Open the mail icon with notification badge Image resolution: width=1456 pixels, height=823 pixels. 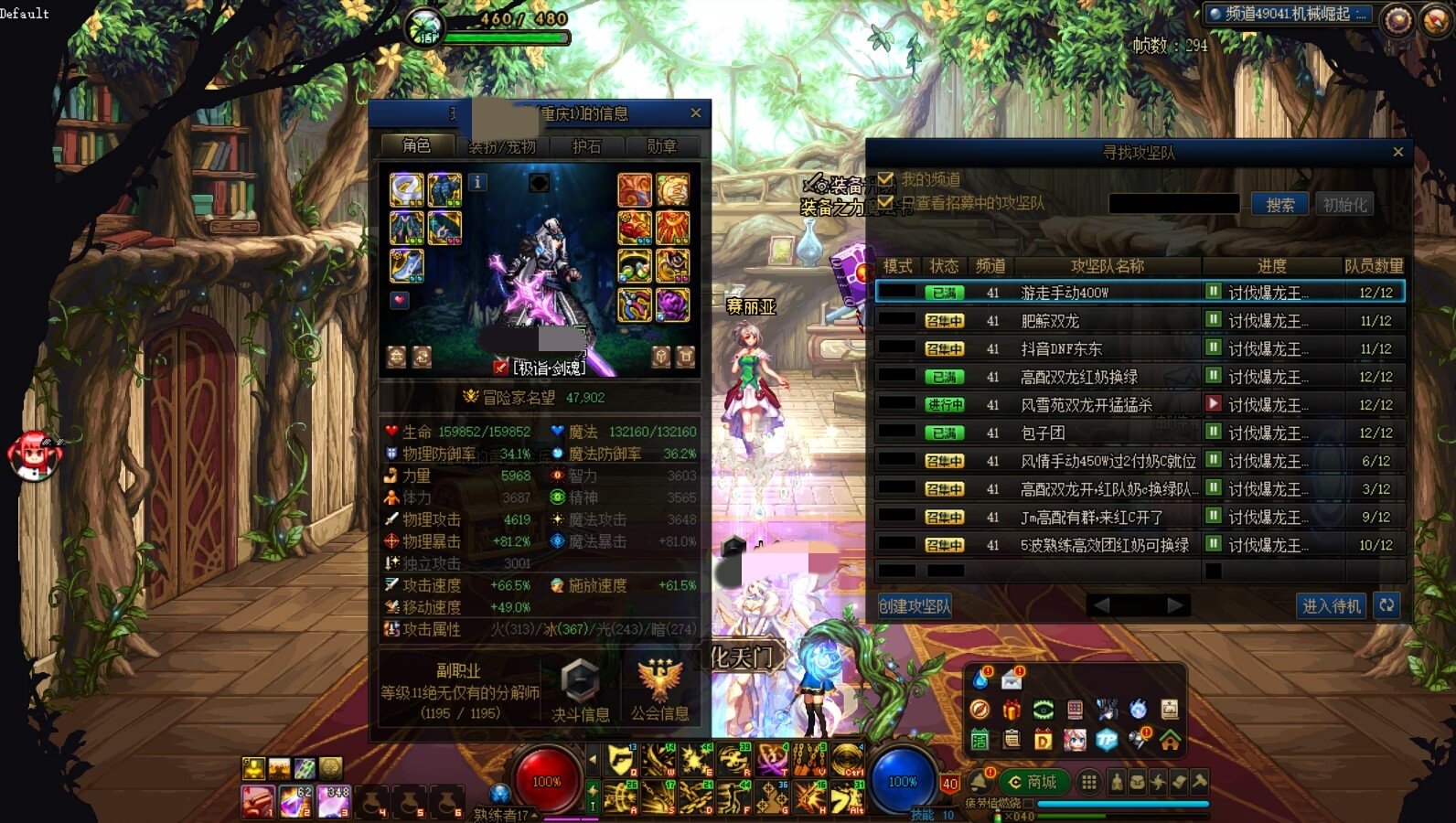coord(1012,680)
